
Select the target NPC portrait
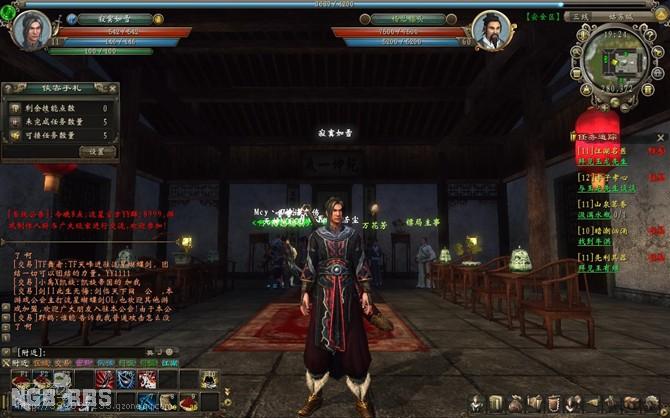pos(492,30)
